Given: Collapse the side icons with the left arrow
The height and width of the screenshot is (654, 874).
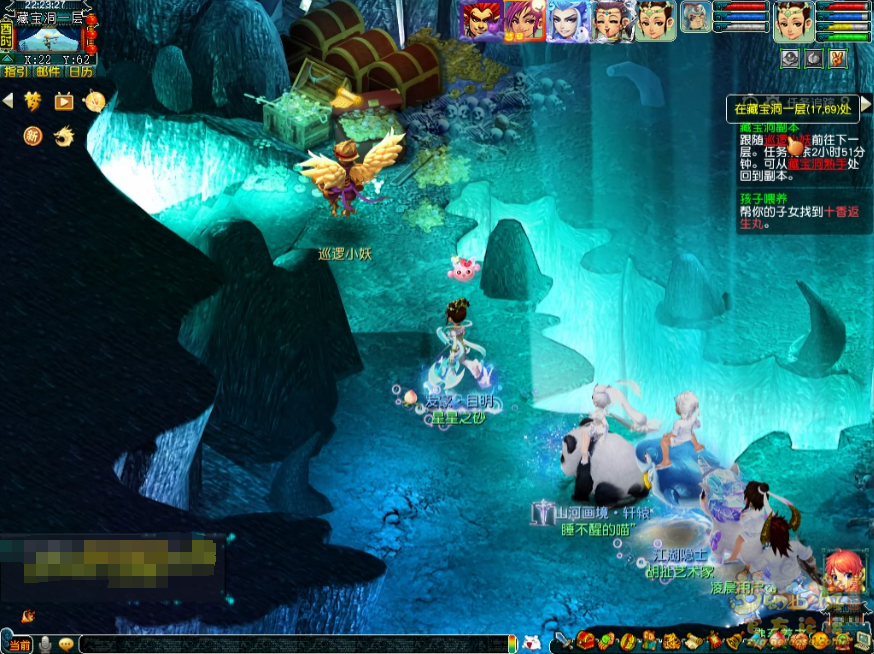Looking at the screenshot, I should pyautogui.click(x=8, y=100).
